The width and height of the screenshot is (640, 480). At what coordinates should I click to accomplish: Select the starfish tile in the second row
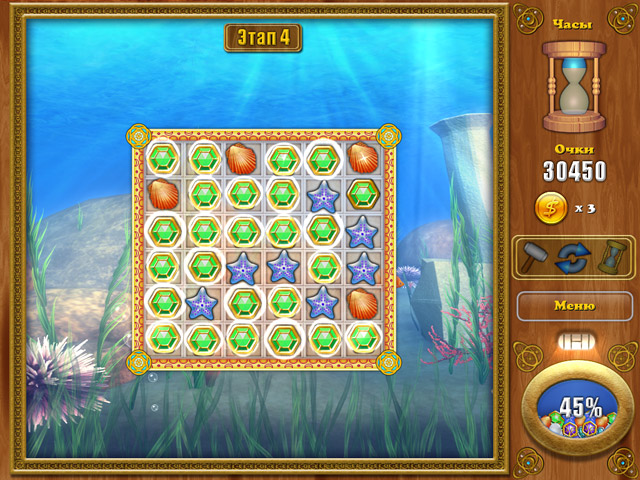pyautogui.click(x=322, y=195)
